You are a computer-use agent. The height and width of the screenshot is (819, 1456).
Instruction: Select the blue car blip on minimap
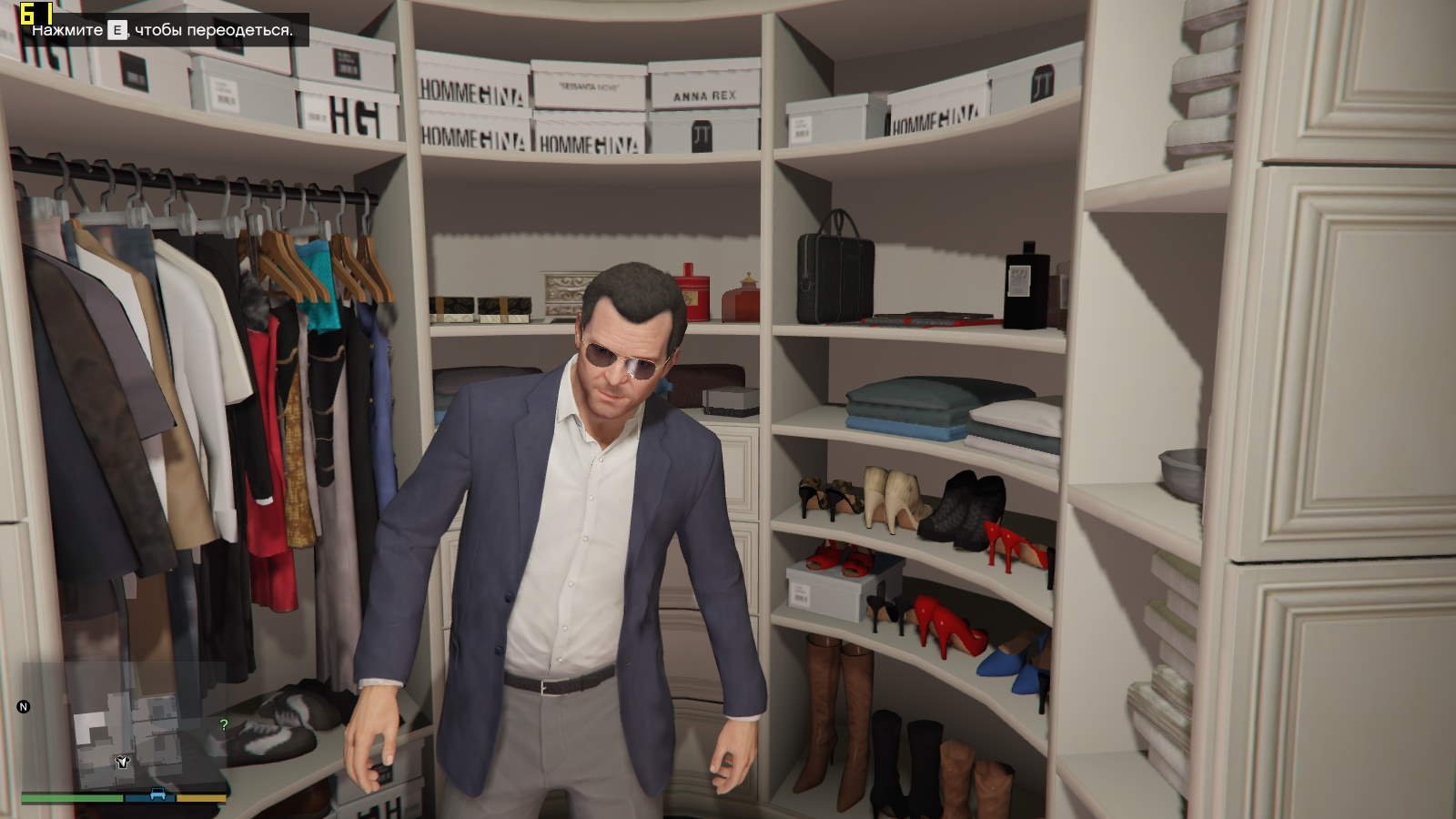(157, 794)
